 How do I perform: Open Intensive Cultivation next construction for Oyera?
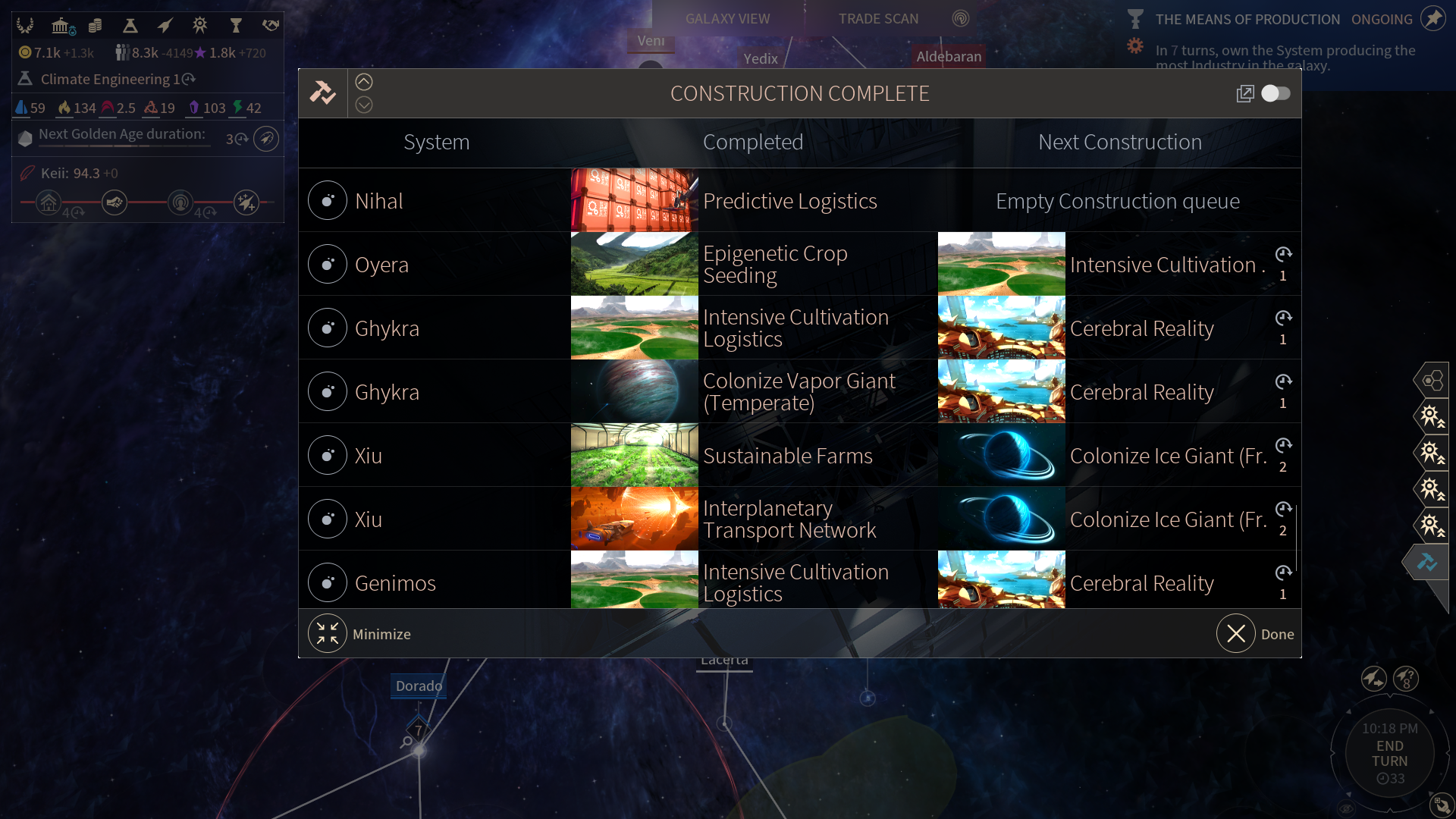1163,265
